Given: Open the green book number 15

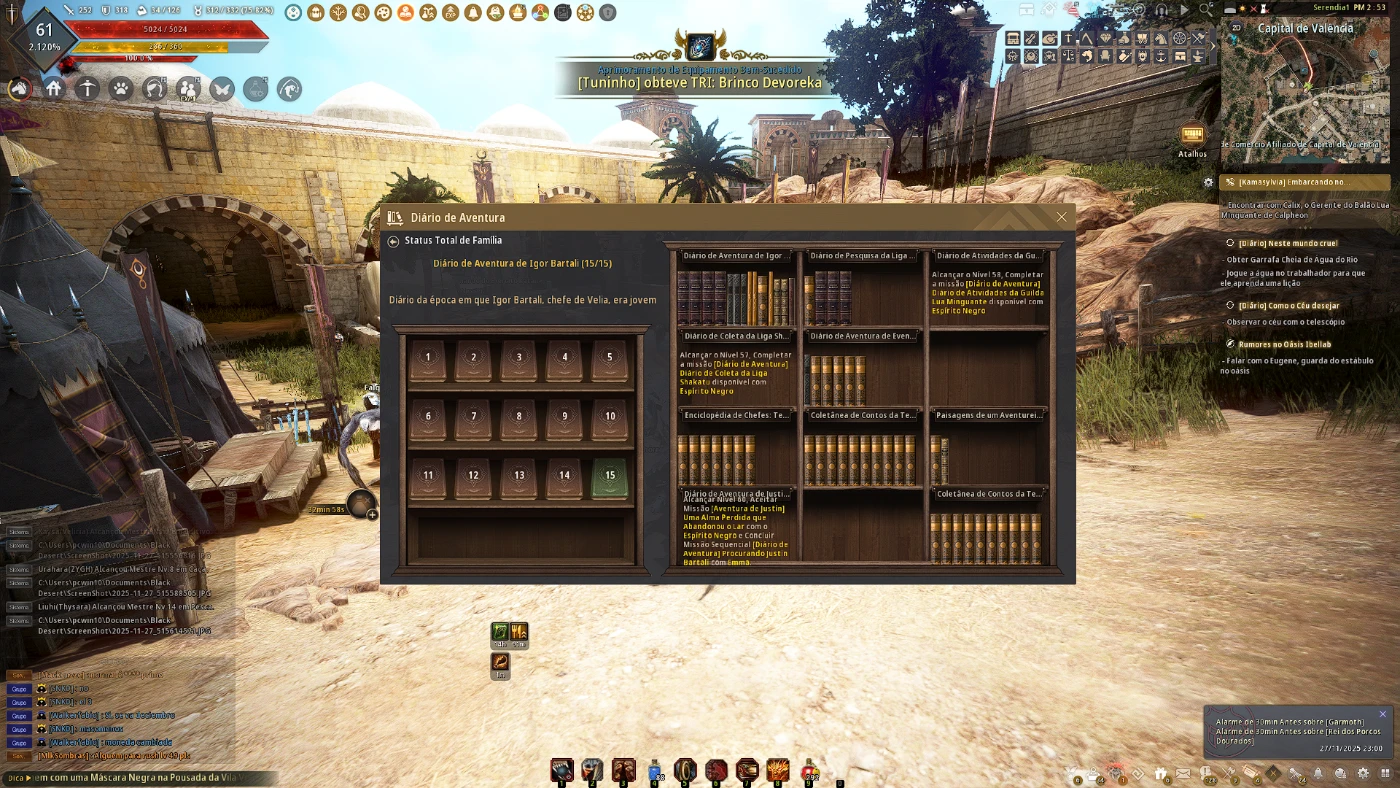Looking at the screenshot, I should tap(610, 478).
